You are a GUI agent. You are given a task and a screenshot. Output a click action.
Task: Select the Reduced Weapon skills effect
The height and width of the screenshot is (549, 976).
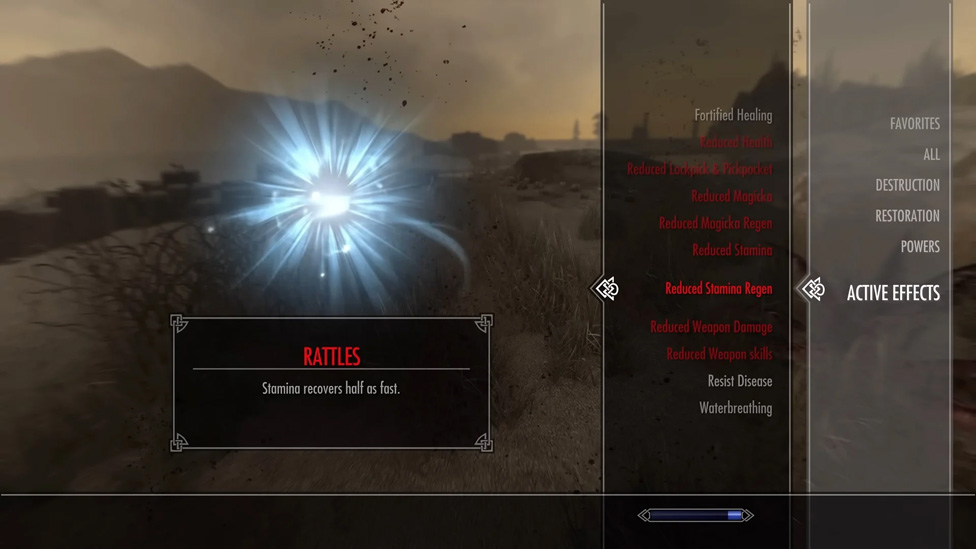click(719, 354)
